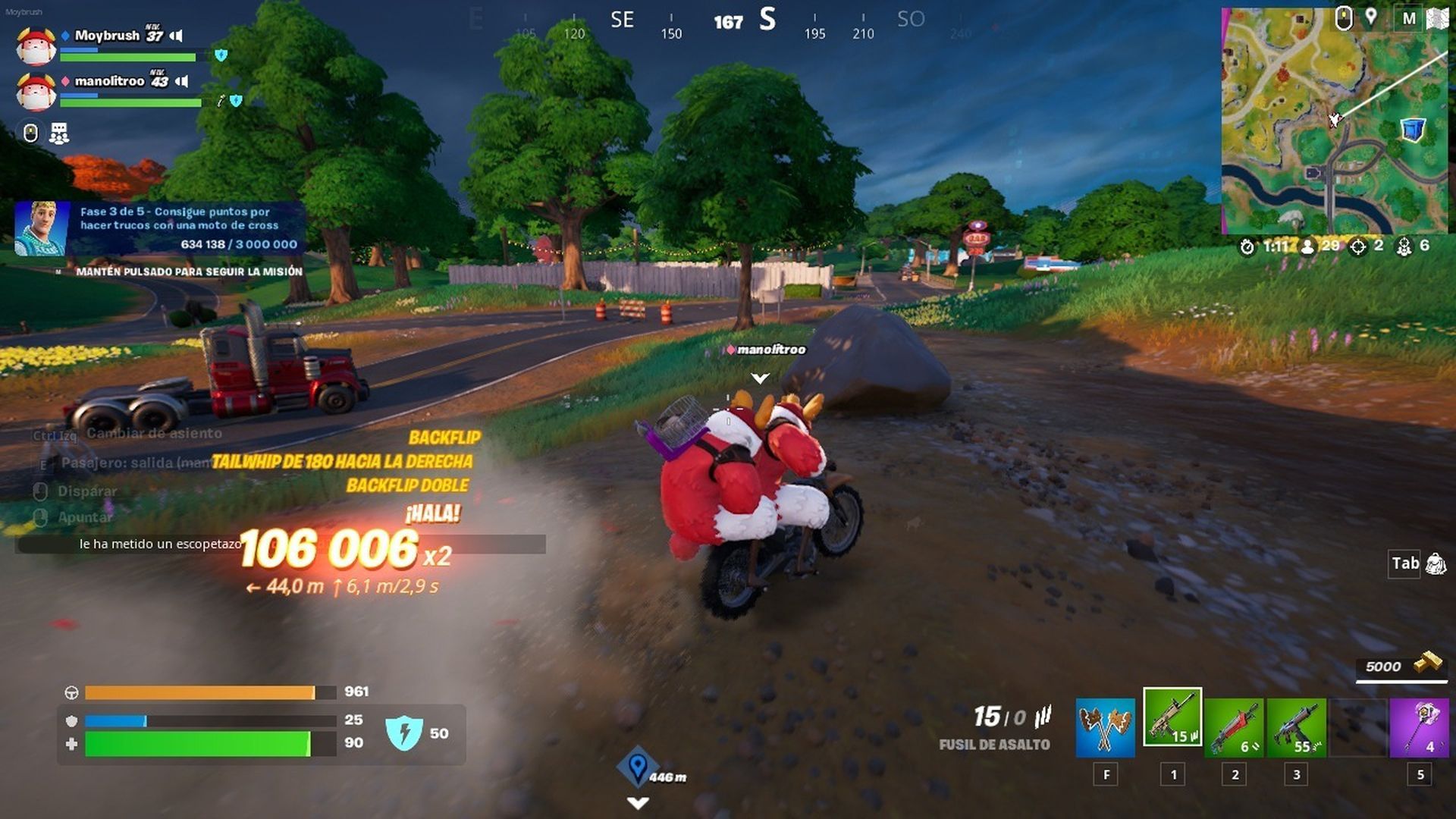Click the squad icon next to the number 6

pos(1405,246)
